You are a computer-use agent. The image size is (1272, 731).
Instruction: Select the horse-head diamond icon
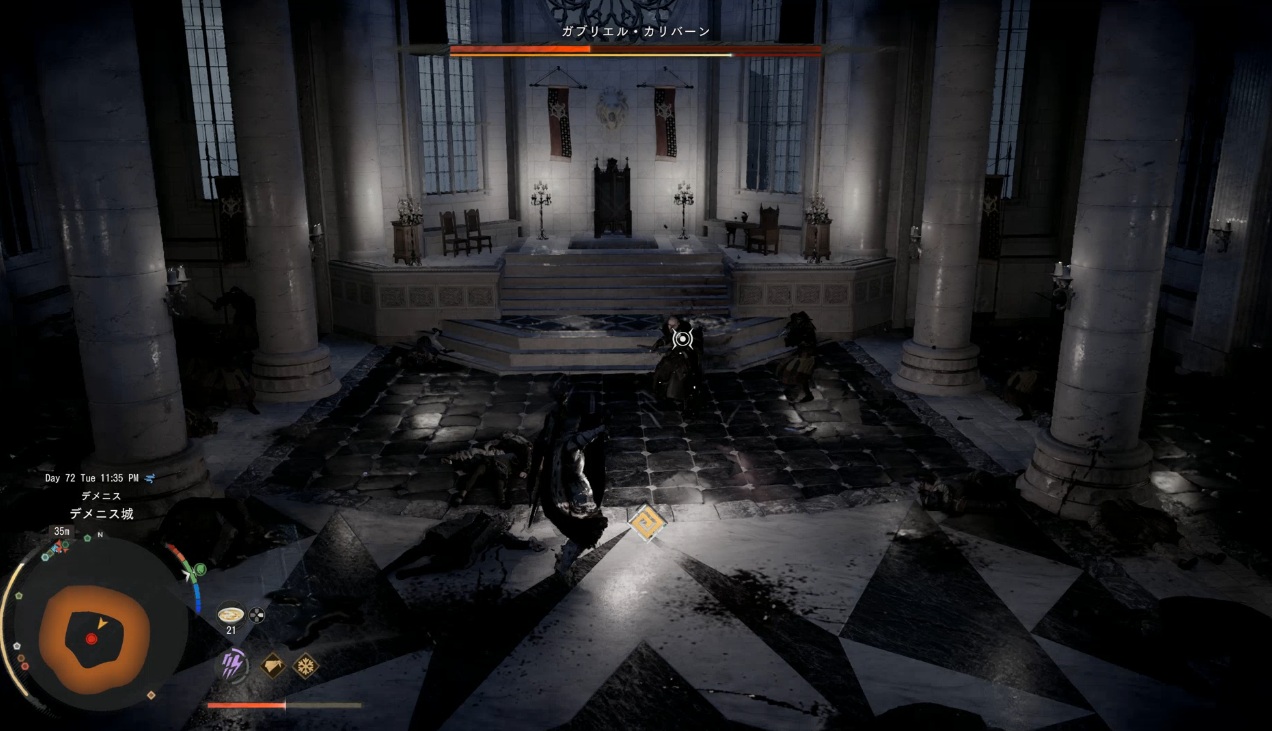coord(272,665)
